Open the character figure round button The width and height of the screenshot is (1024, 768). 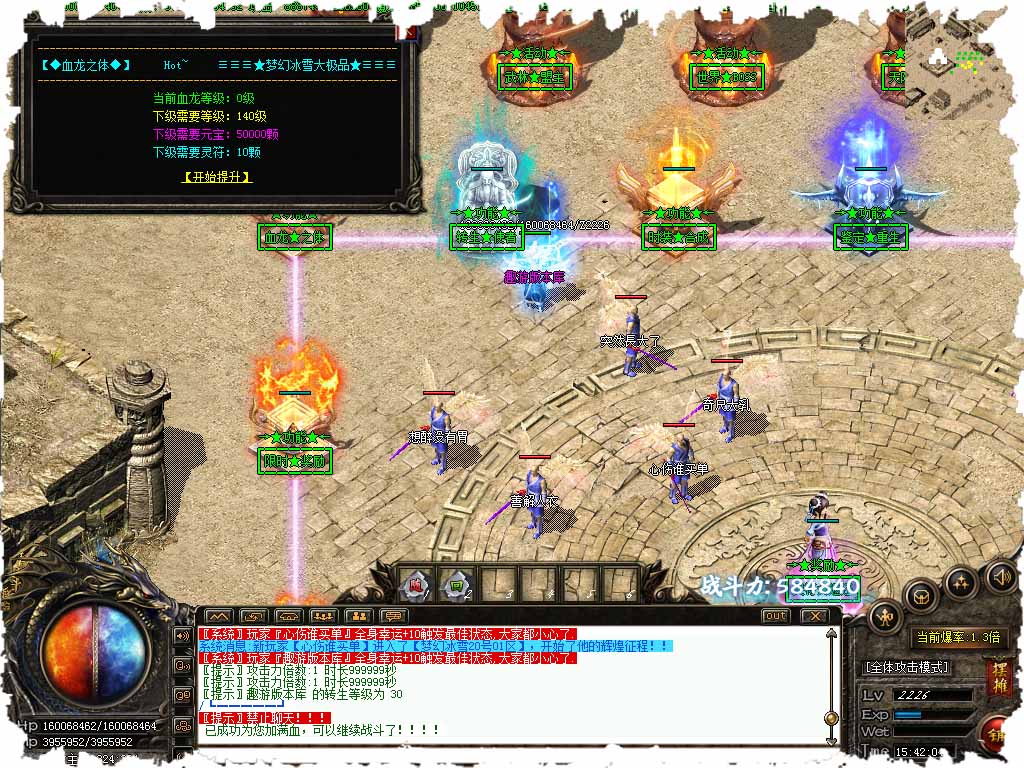tap(885, 617)
